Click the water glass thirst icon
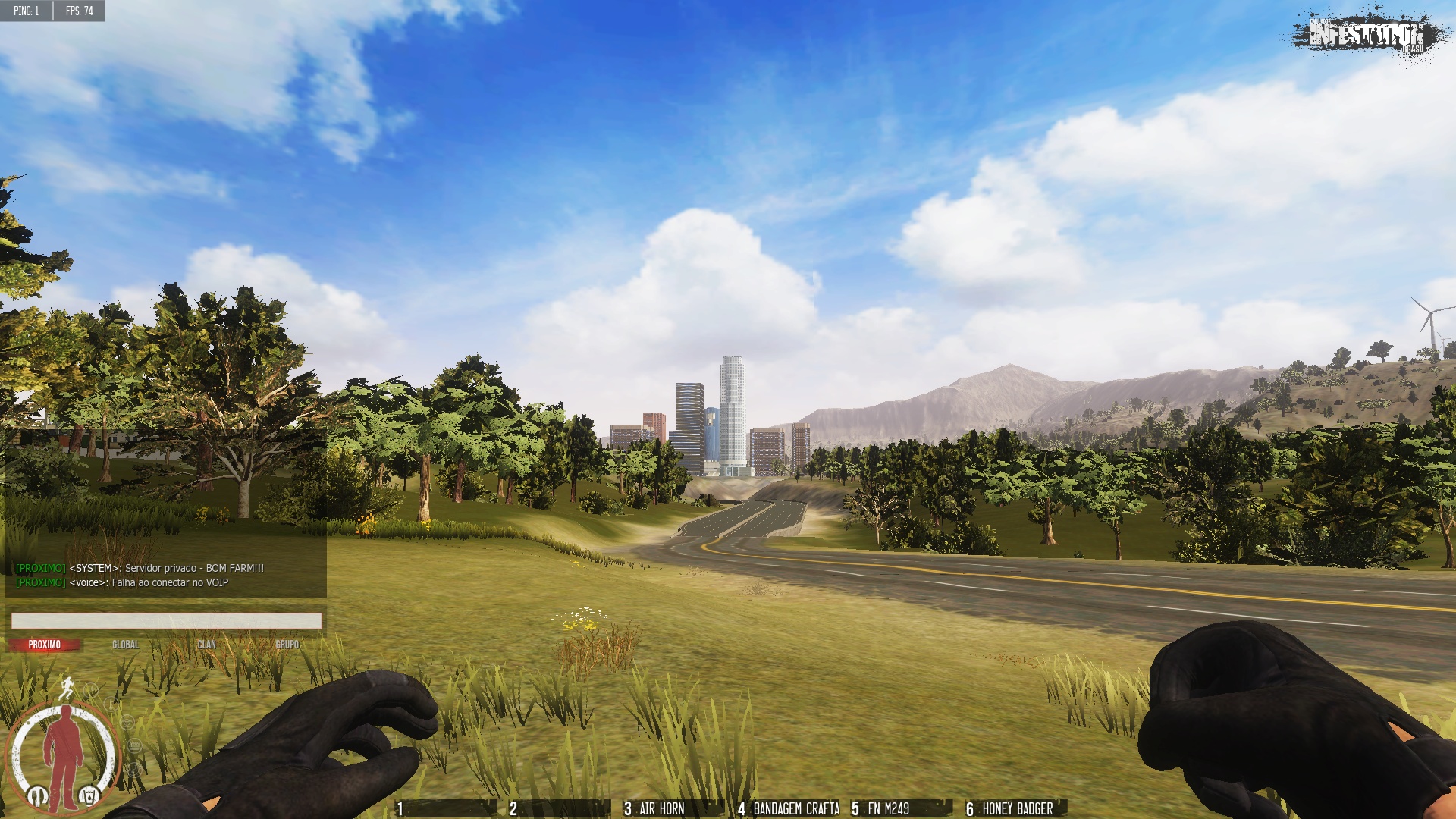Screen dimensions: 1456x819 coord(89,796)
